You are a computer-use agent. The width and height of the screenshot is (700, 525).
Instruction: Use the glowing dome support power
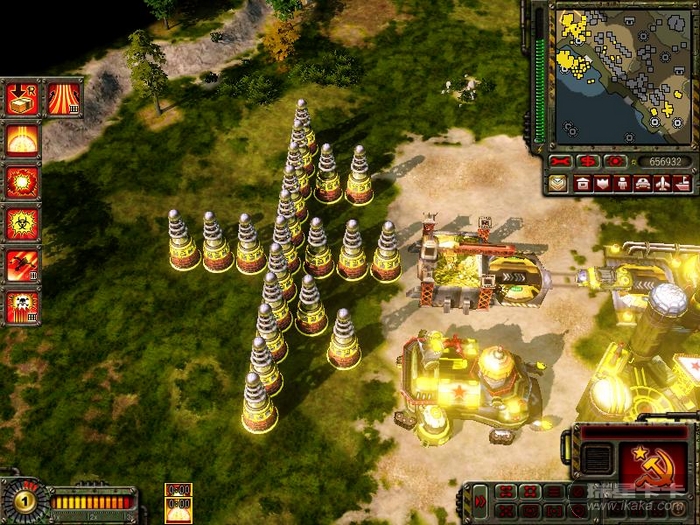pyautogui.click(x=22, y=140)
